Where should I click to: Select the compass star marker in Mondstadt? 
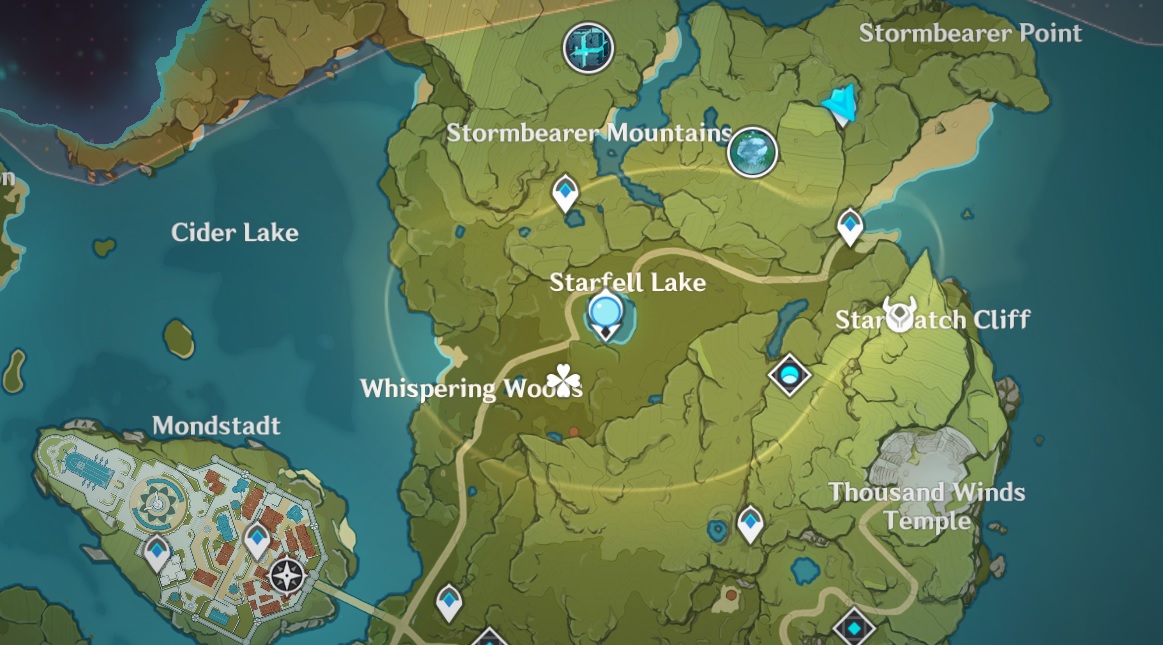(287, 576)
